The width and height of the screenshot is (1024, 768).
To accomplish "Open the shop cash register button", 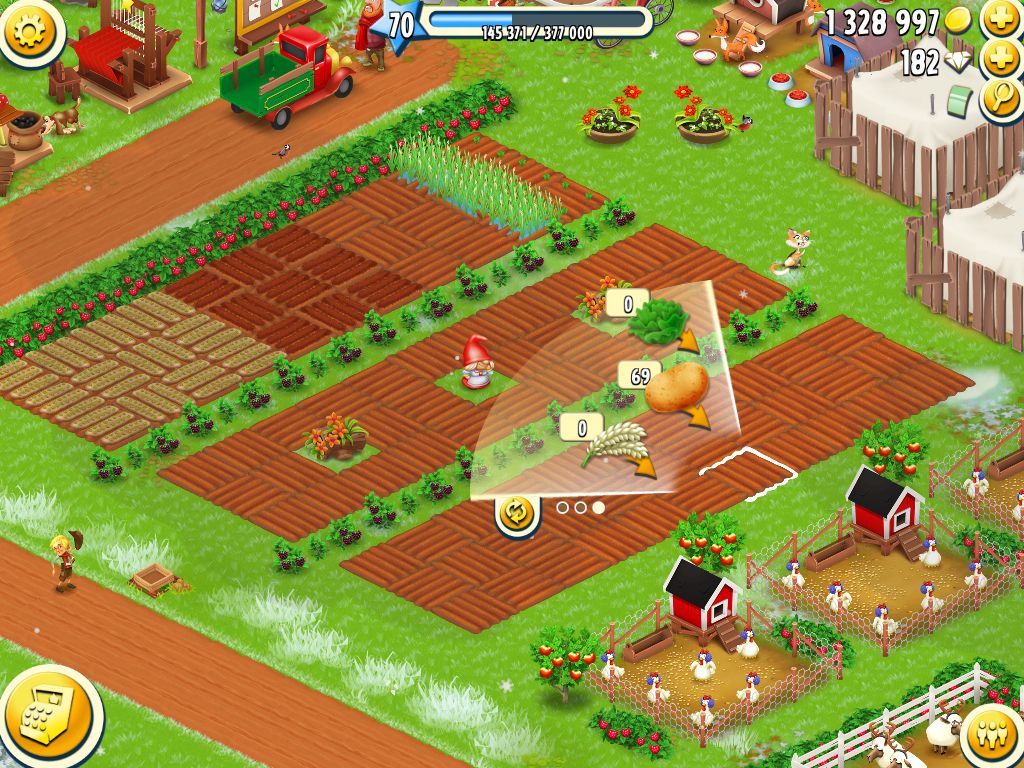I will (x=49, y=717).
